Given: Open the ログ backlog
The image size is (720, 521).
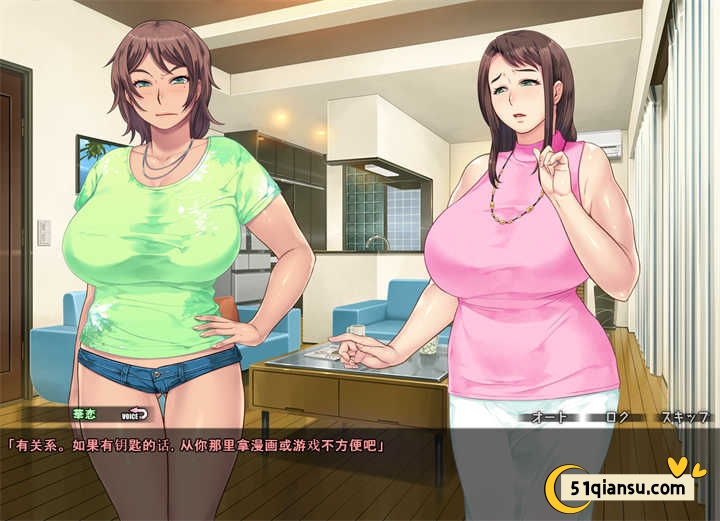Looking at the screenshot, I should point(617,416).
